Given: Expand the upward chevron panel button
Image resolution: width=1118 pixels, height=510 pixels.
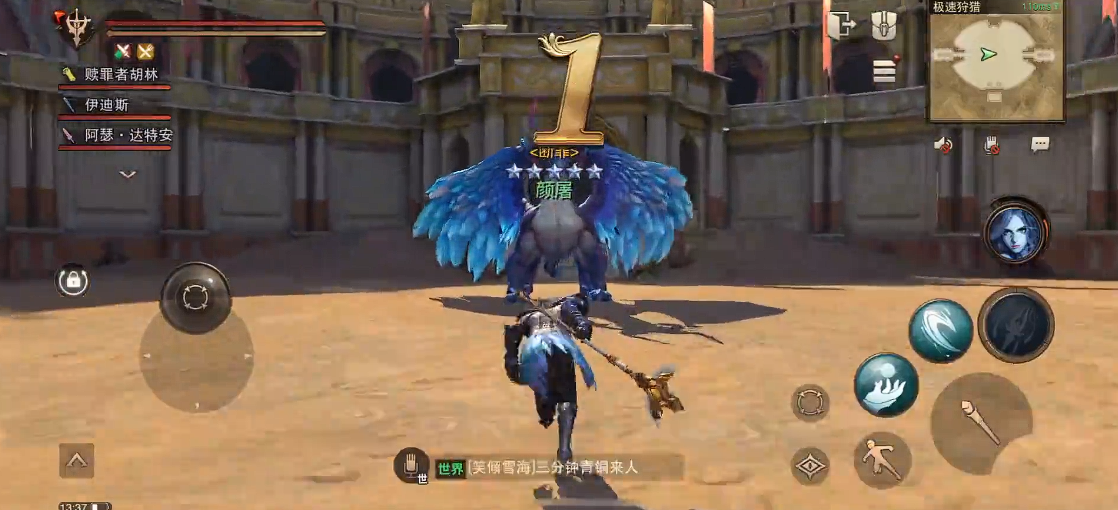Looking at the screenshot, I should (x=77, y=461).
